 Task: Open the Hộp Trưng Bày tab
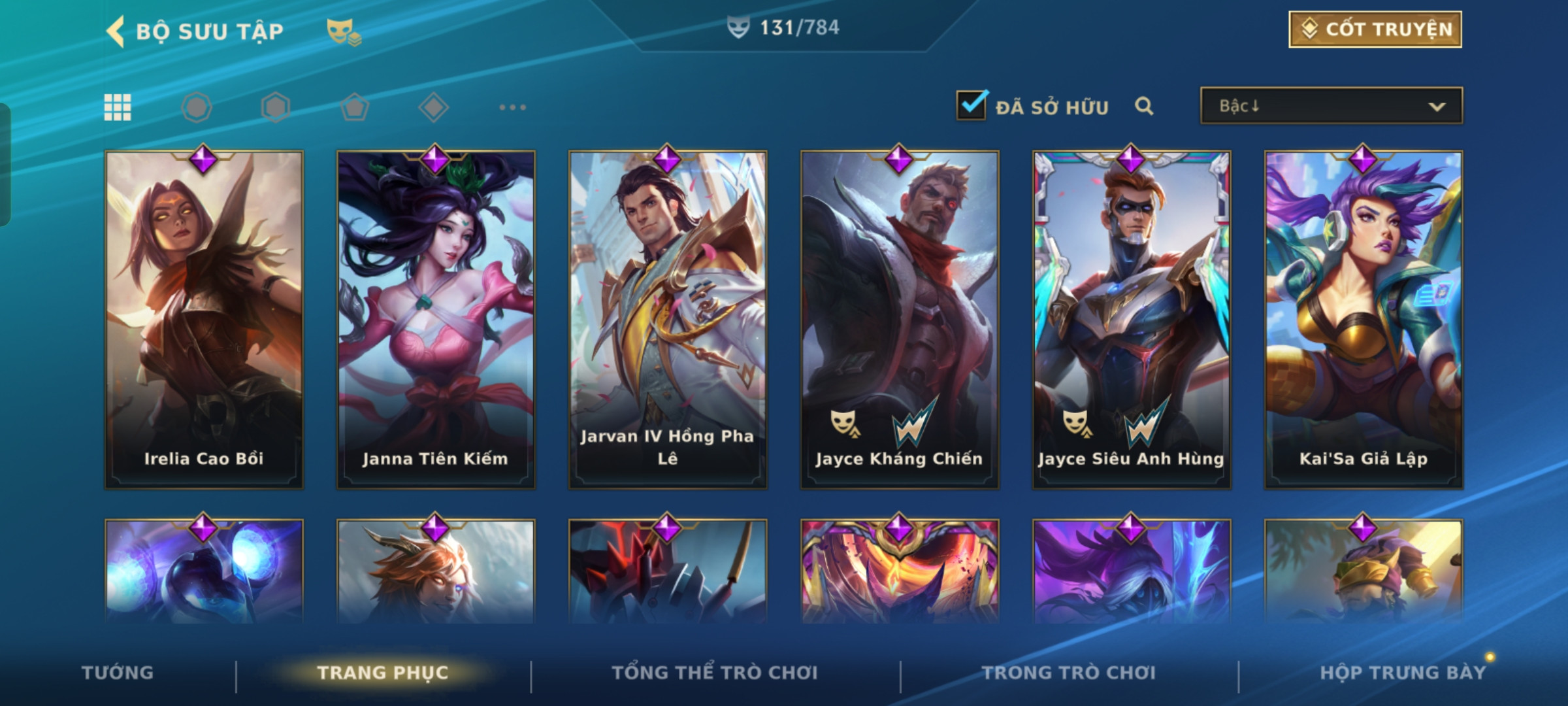pyautogui.click(x=1402, y=673)
